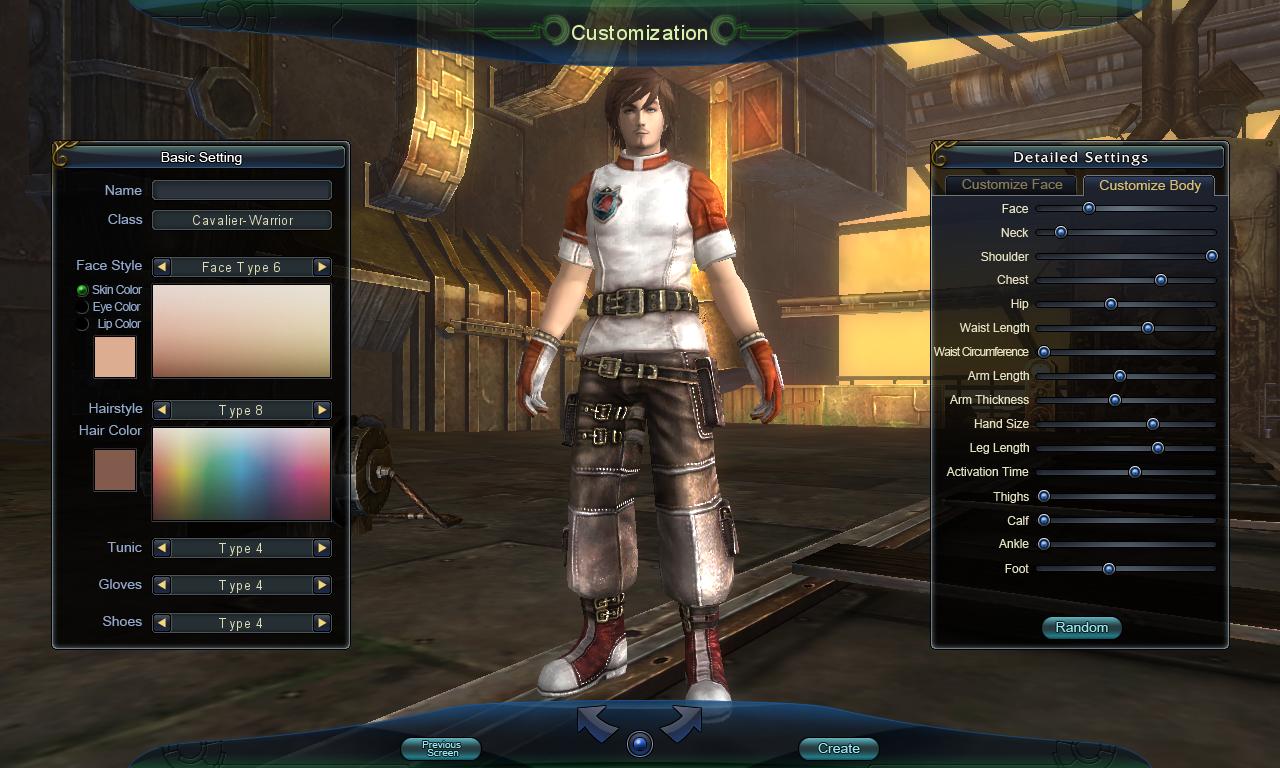Image resolution: width=1280 pixels, height=768 pixels.
Task: Go to previous Hairstyle with left arrow
Action: pos(162,410)
